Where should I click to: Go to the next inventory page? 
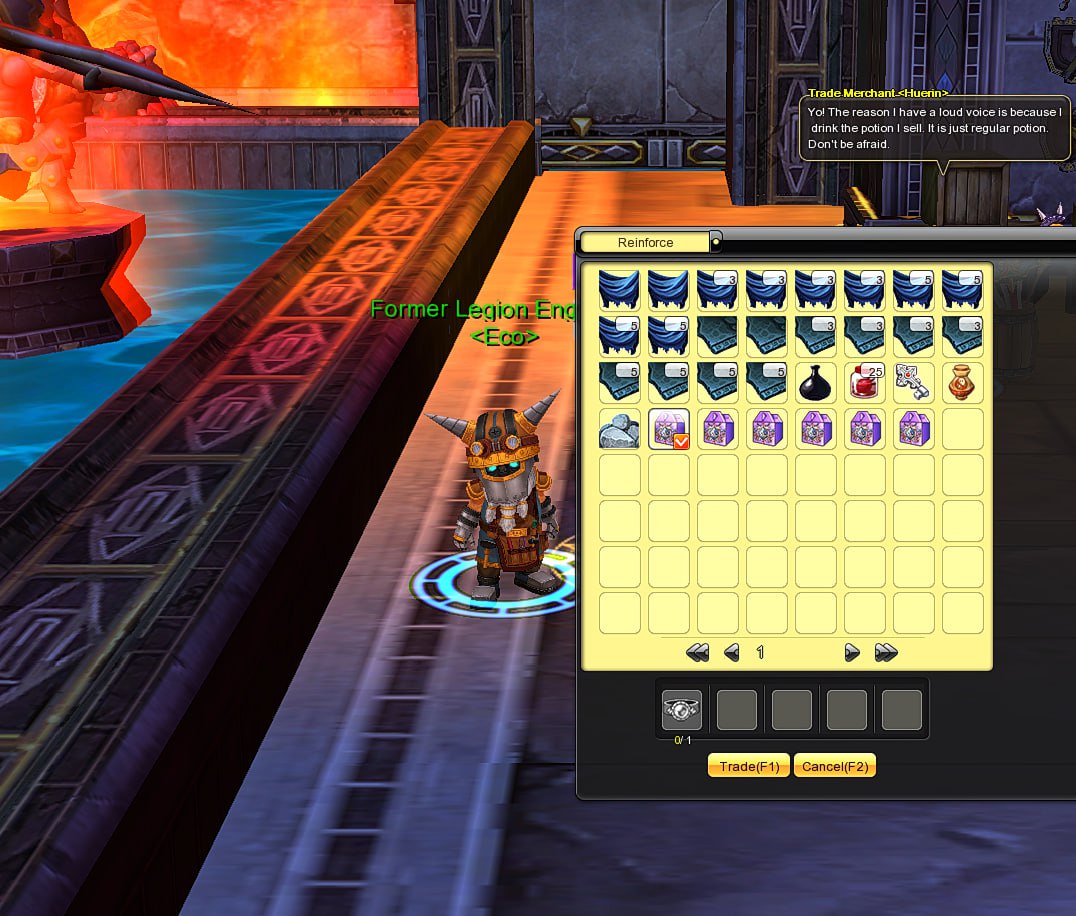852,653
